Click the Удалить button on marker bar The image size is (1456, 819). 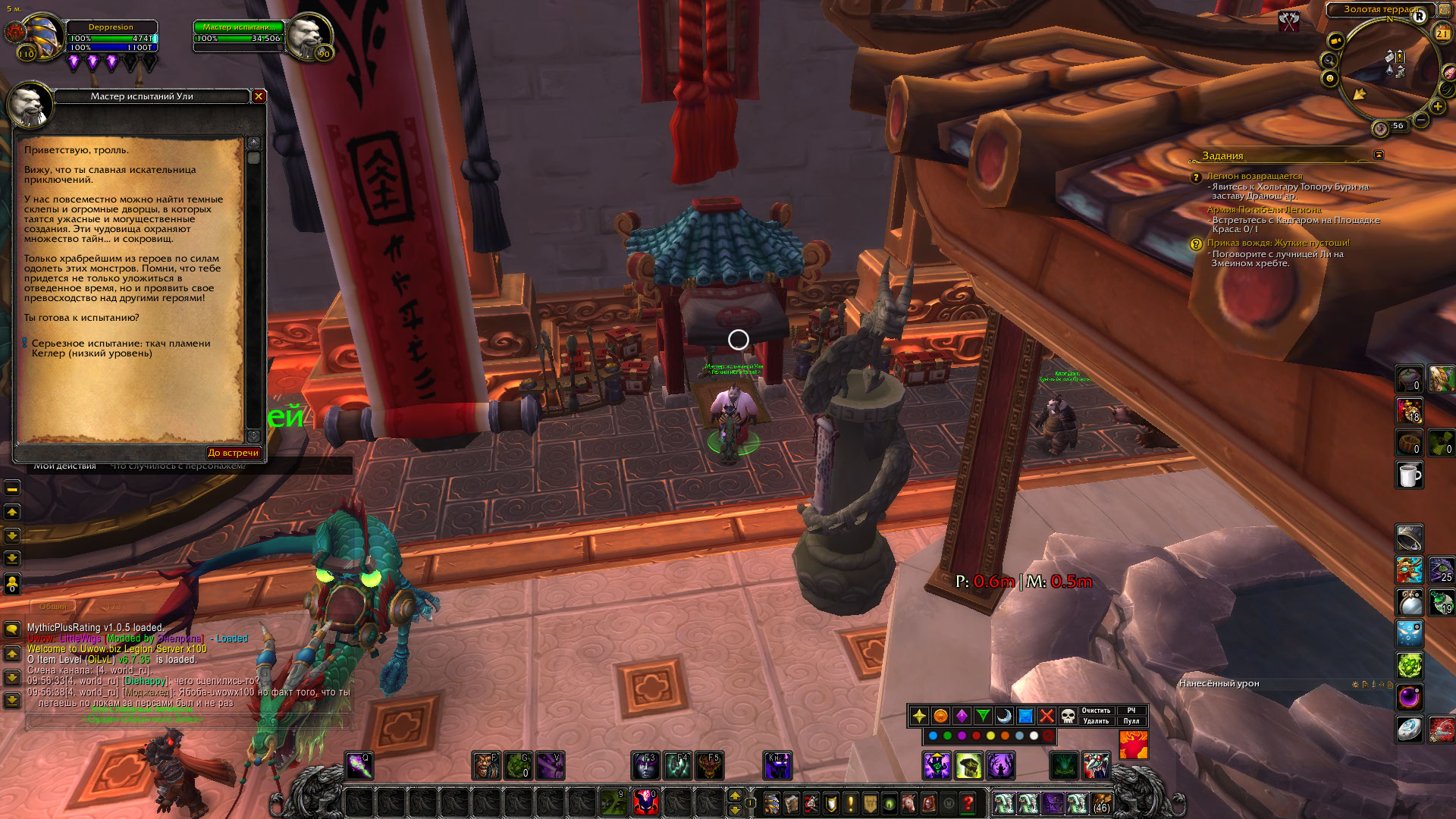coord(1096,721)
